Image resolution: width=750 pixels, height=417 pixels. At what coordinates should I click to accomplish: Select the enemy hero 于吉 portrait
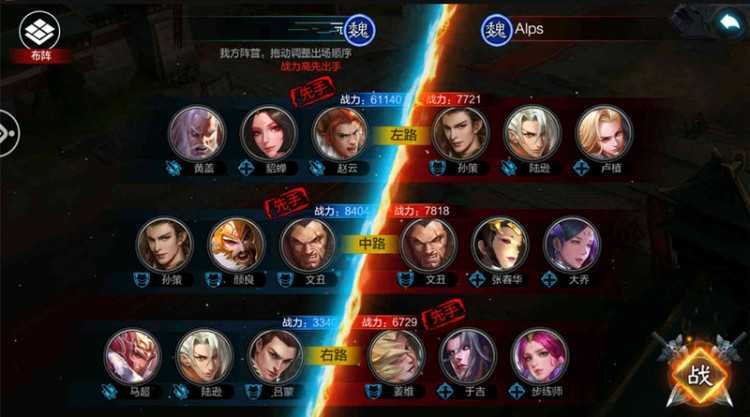click(x=468, y=356)
